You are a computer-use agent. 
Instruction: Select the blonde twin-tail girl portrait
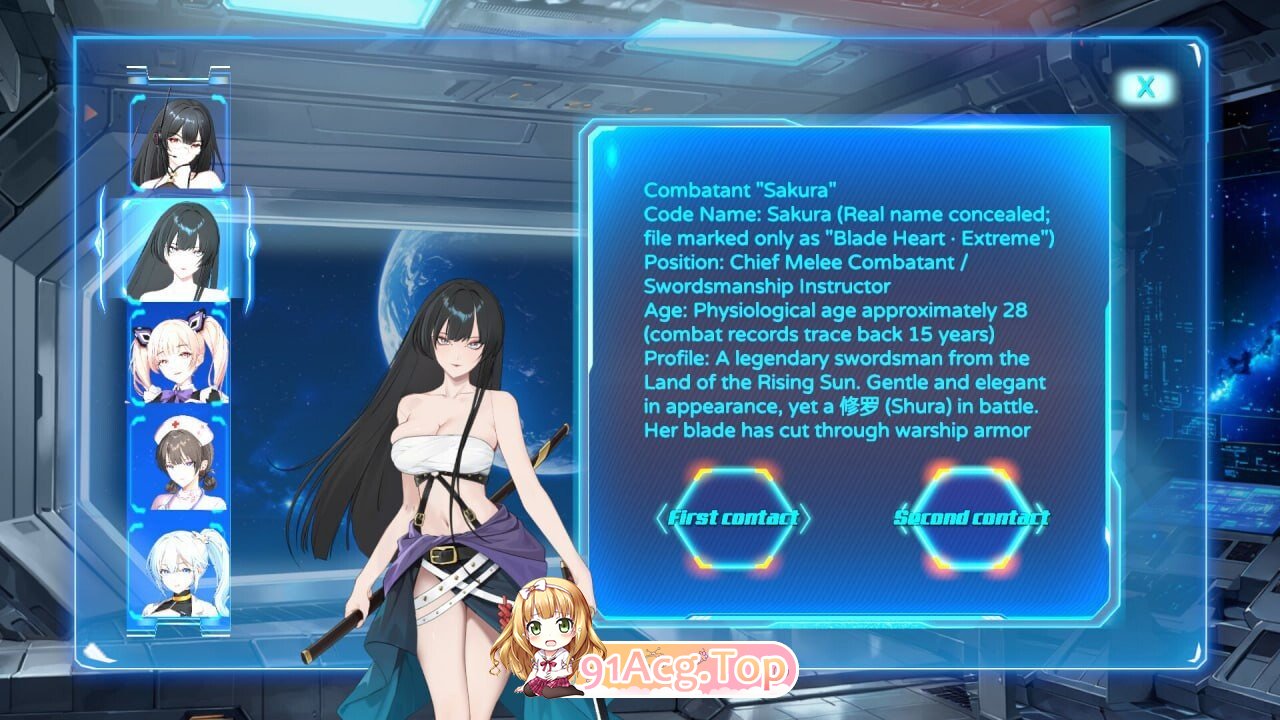pyautogui.click(x=178, y=355)
